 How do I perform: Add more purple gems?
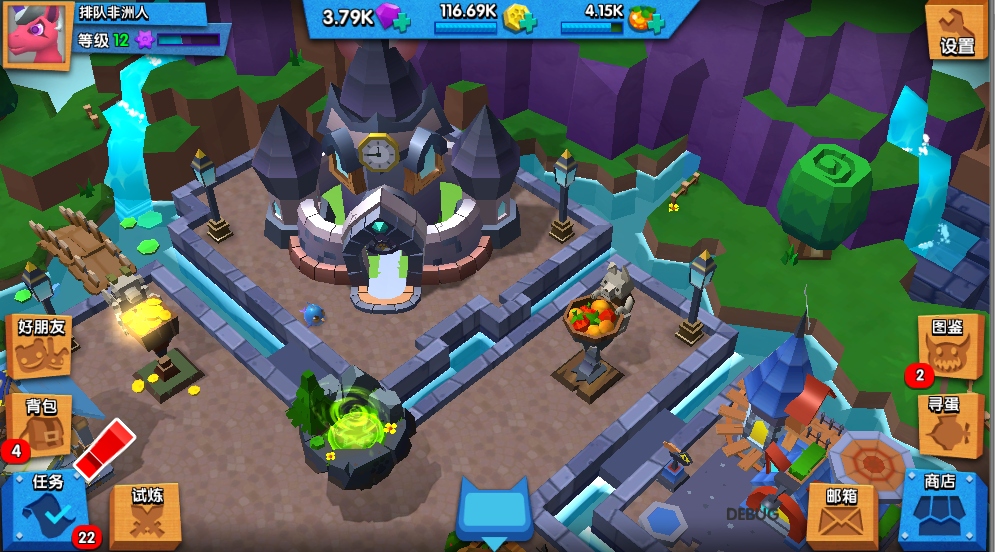401,21
